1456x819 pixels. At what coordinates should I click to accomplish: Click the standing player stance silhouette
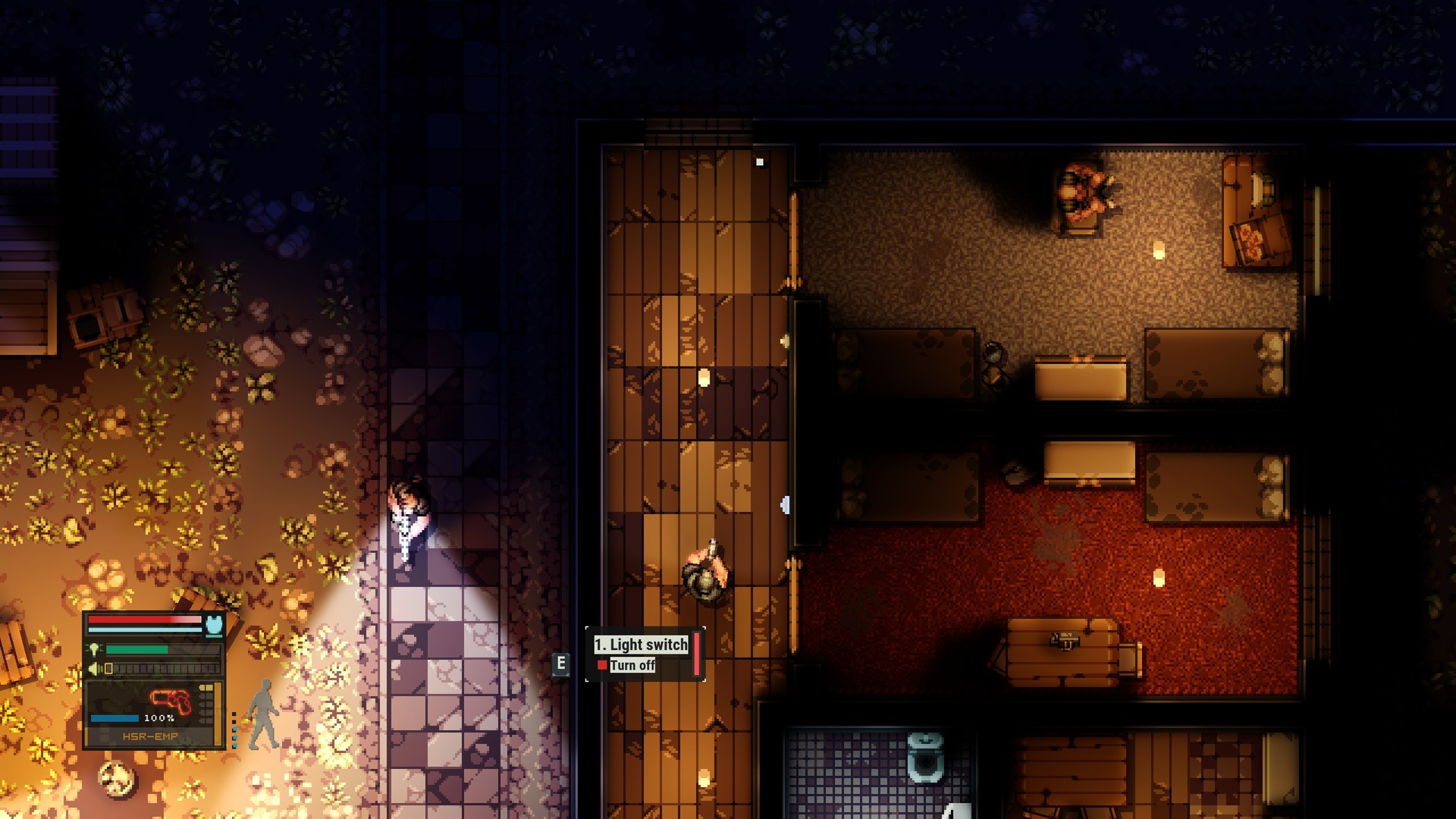[x=262, y=713]
